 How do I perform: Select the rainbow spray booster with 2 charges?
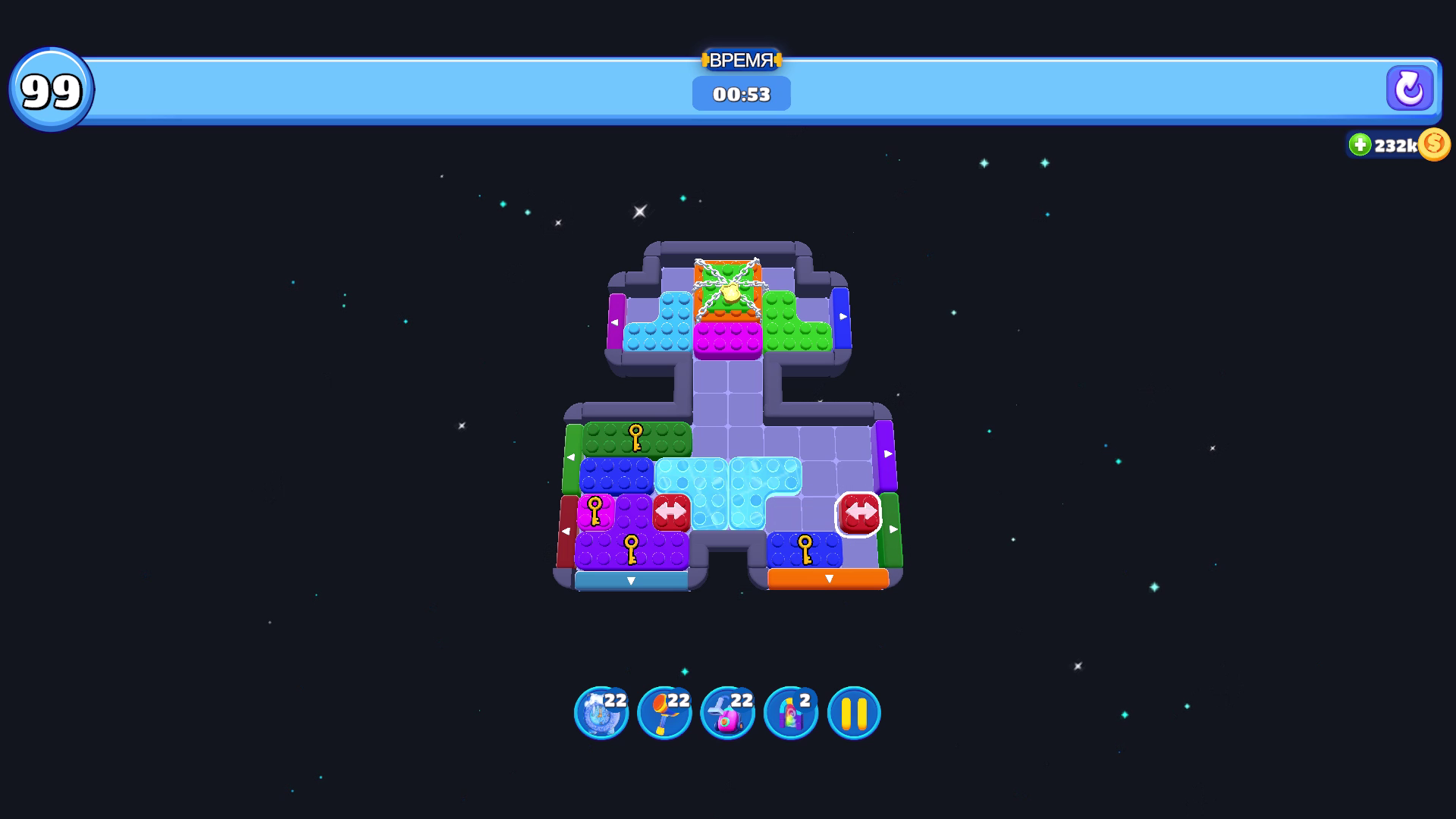tap(791, 711)
